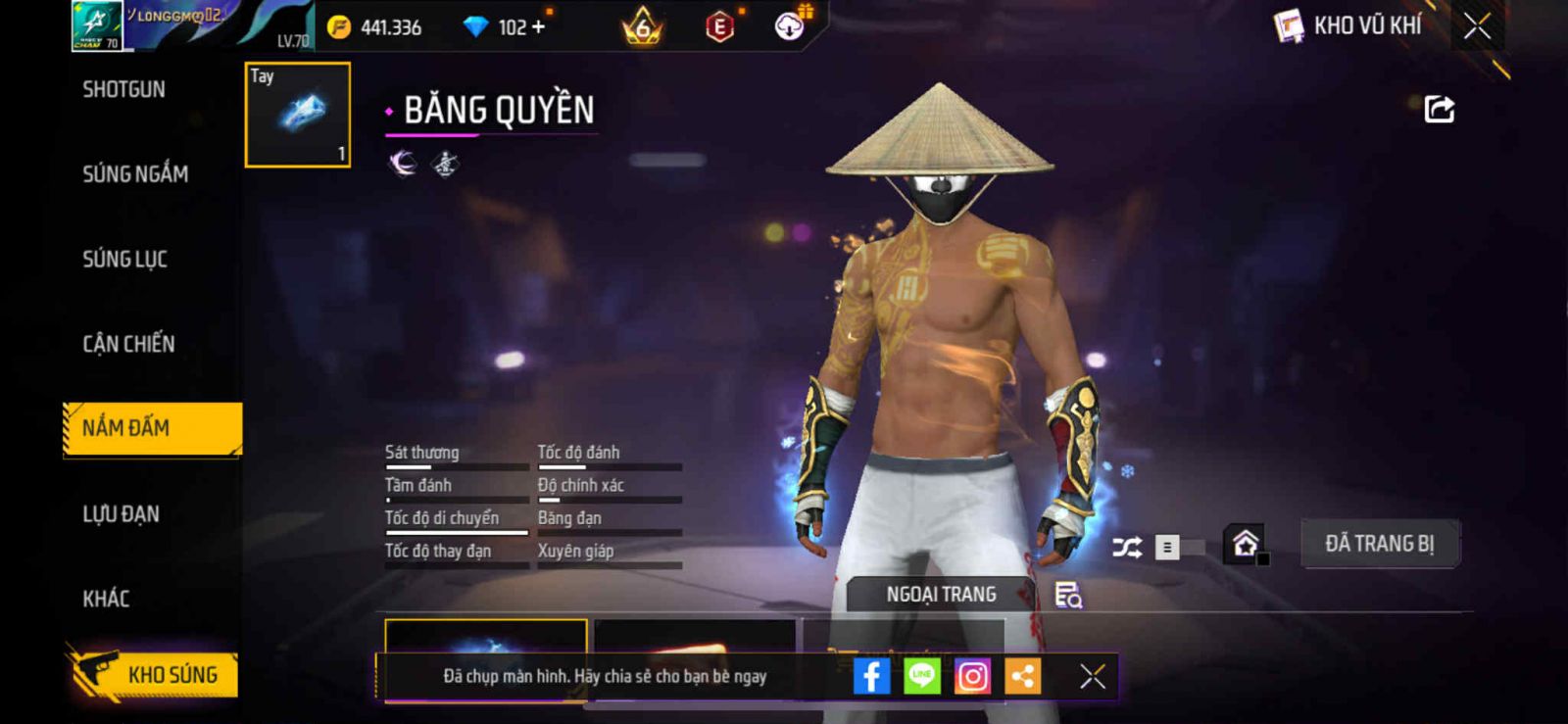The height and width of the screenshot is (724, 1568).
Task: Click the ĐÃ TRANG BỊ button
Action: 1379,544
